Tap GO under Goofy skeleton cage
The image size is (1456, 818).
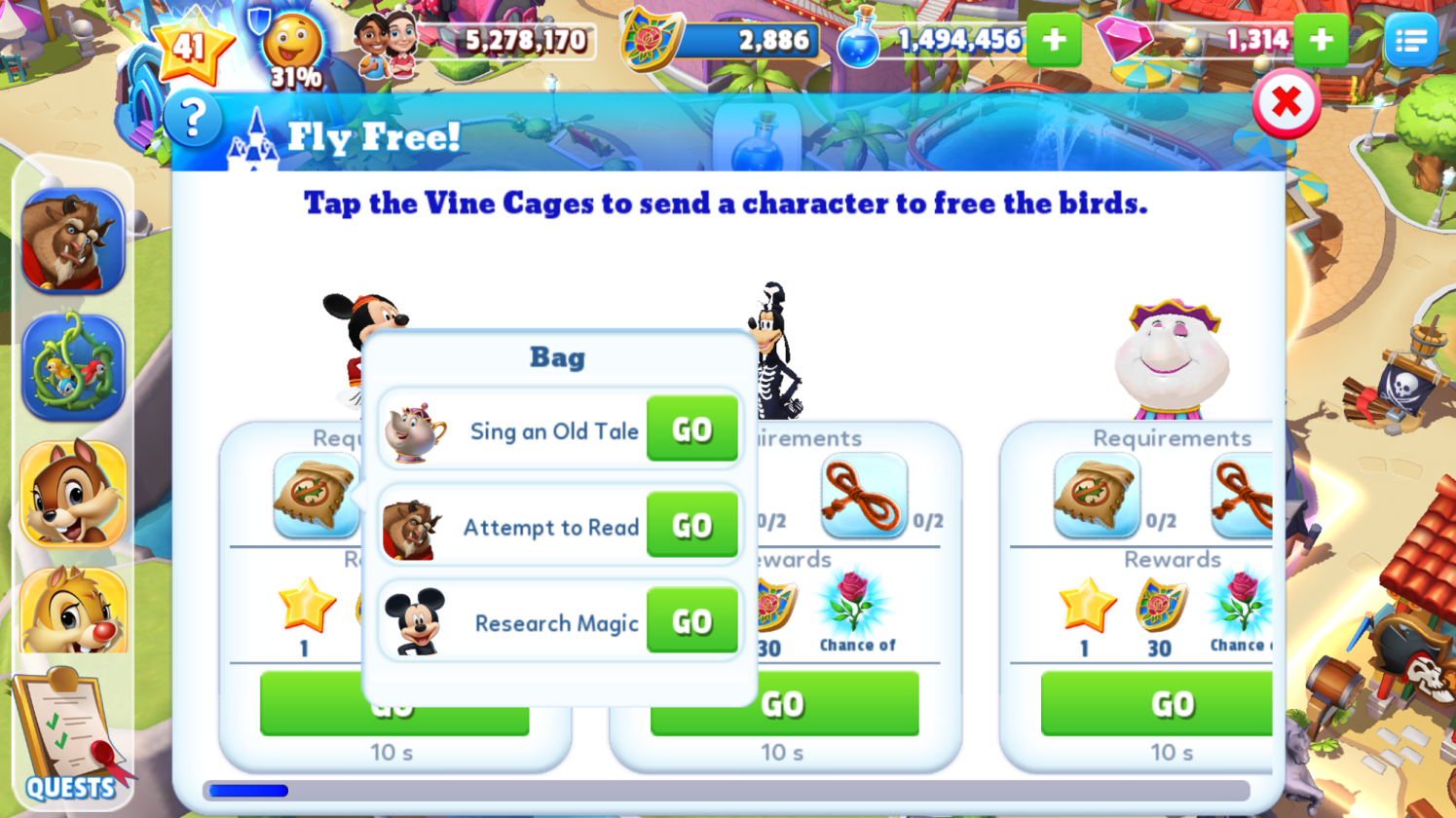[x=784, y=704]
